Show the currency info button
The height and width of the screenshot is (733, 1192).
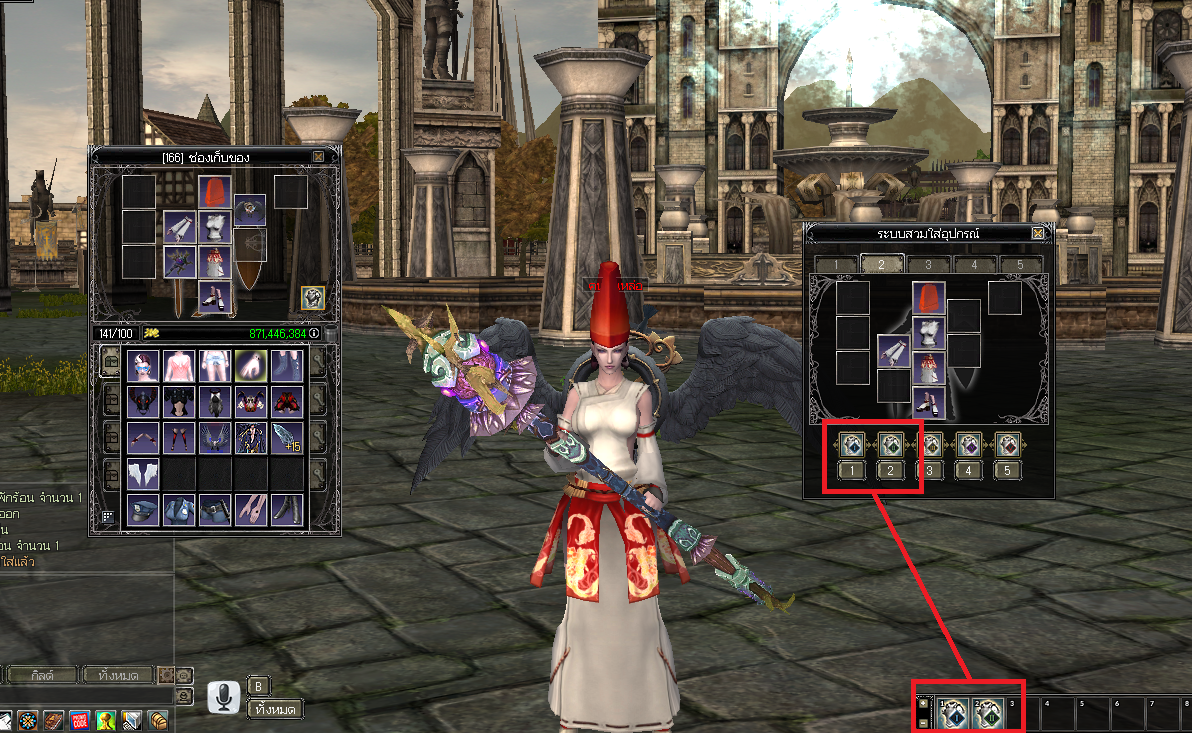pyautogui.click(x=314, y=333)
